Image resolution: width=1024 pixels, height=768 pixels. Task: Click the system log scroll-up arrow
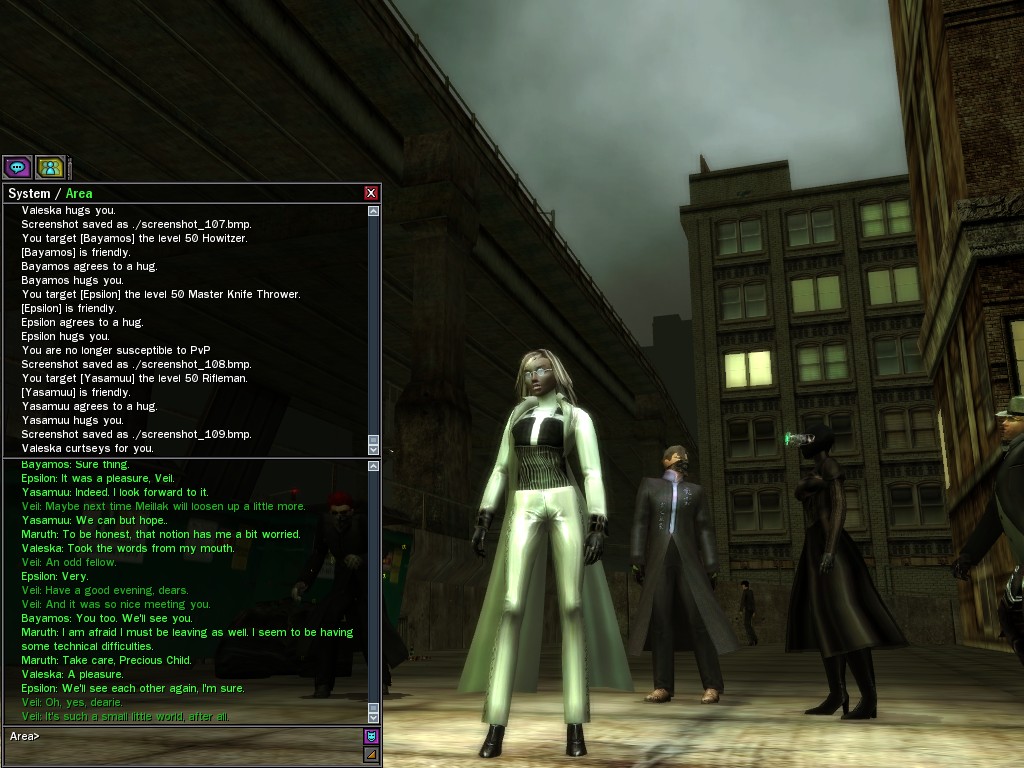point(374,211)
